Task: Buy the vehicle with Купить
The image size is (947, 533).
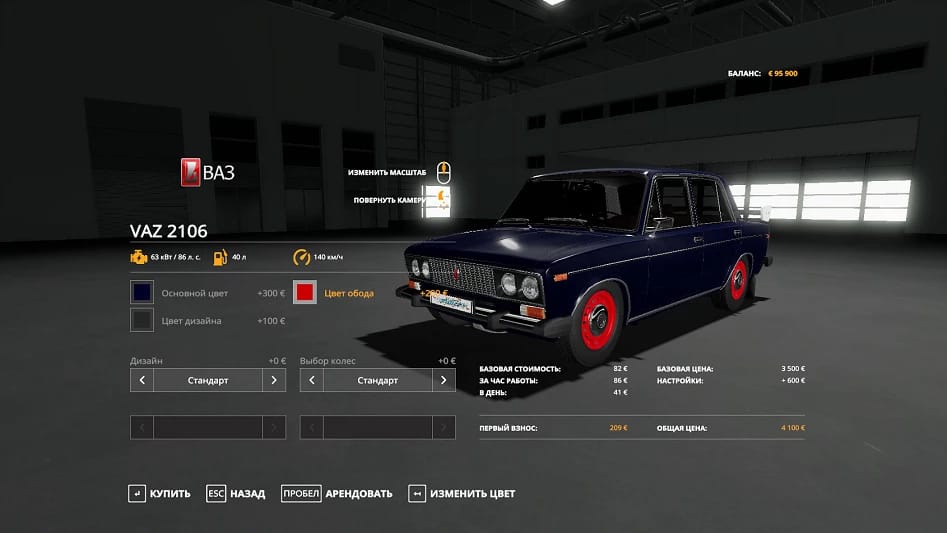Action: (x=160, y=493)
